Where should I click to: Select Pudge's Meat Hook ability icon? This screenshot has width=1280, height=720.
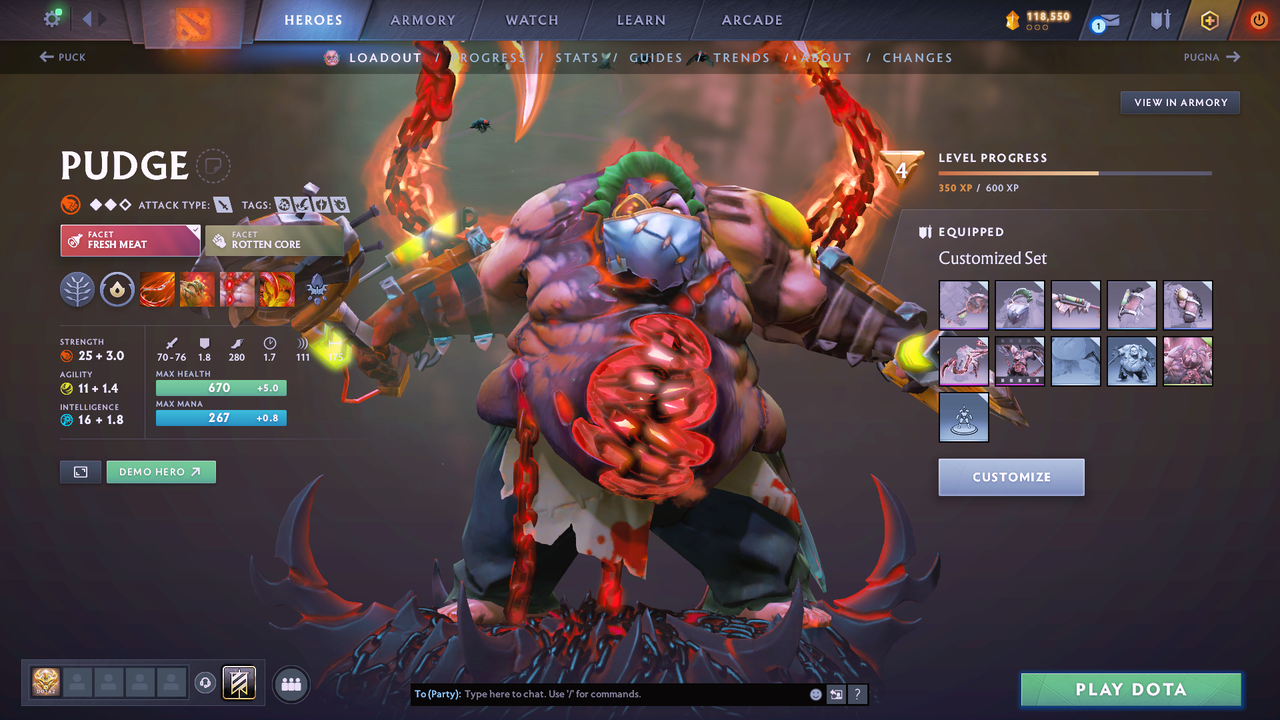pos(157,289)
